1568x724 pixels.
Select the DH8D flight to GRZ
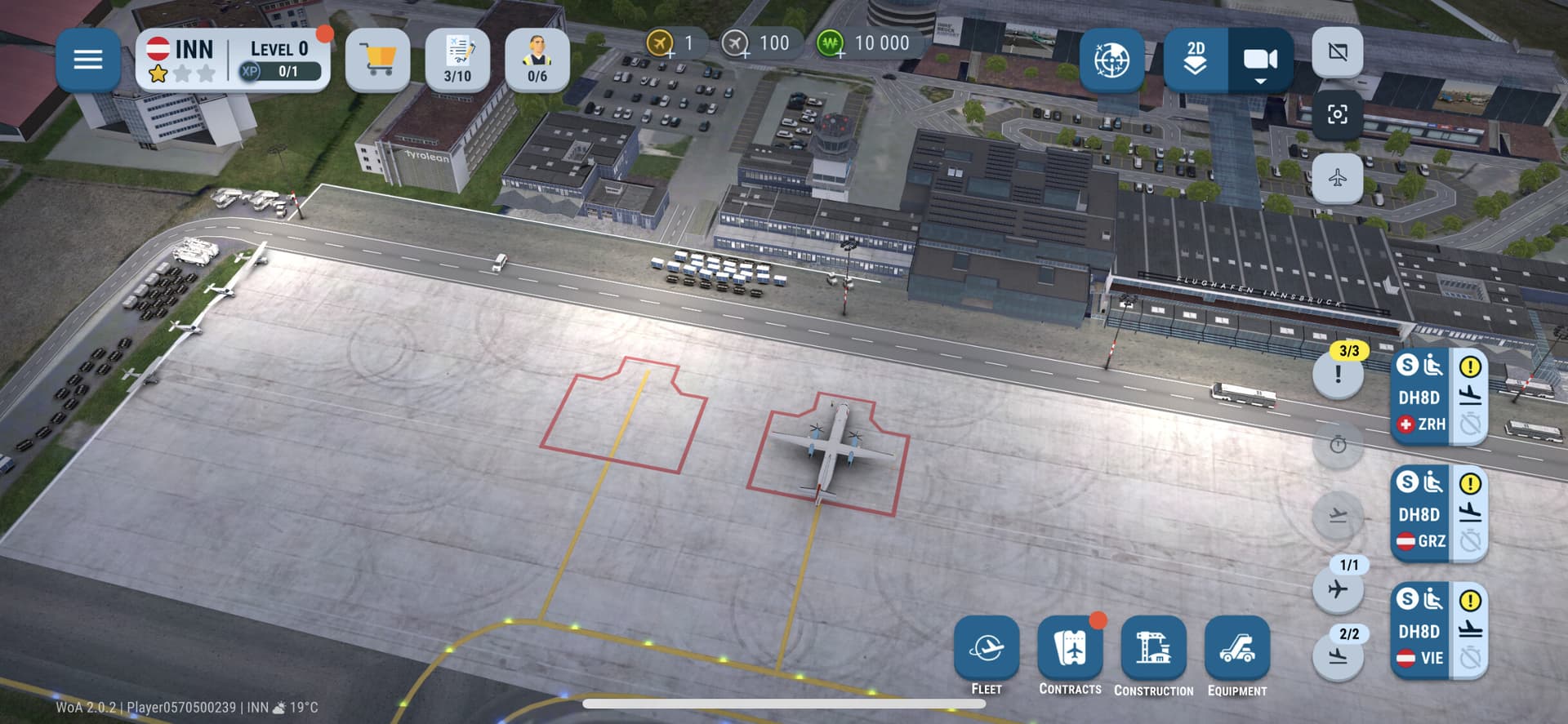tap(1422, 514)
